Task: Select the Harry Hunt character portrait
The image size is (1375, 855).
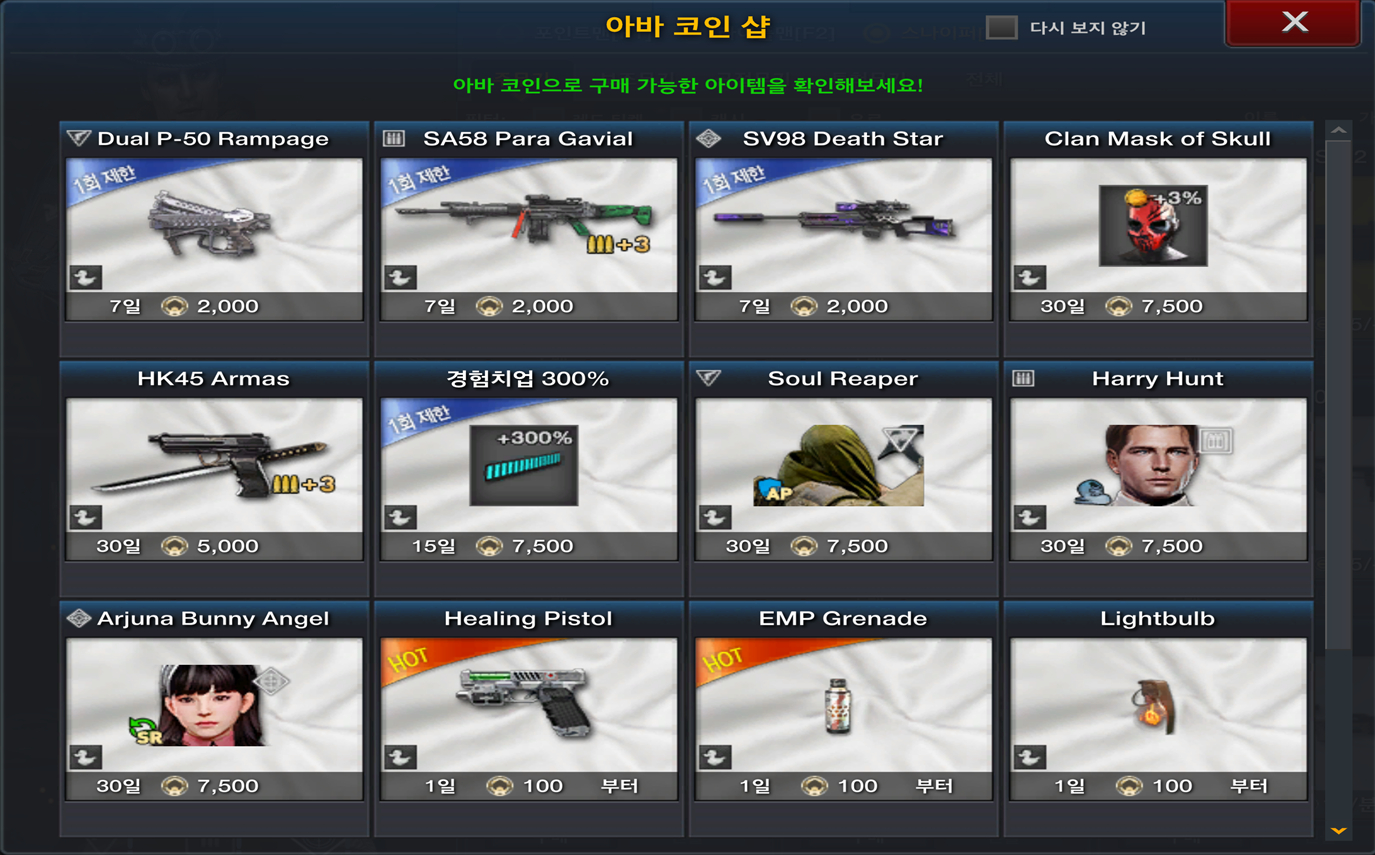Action: pos(1152,463)
